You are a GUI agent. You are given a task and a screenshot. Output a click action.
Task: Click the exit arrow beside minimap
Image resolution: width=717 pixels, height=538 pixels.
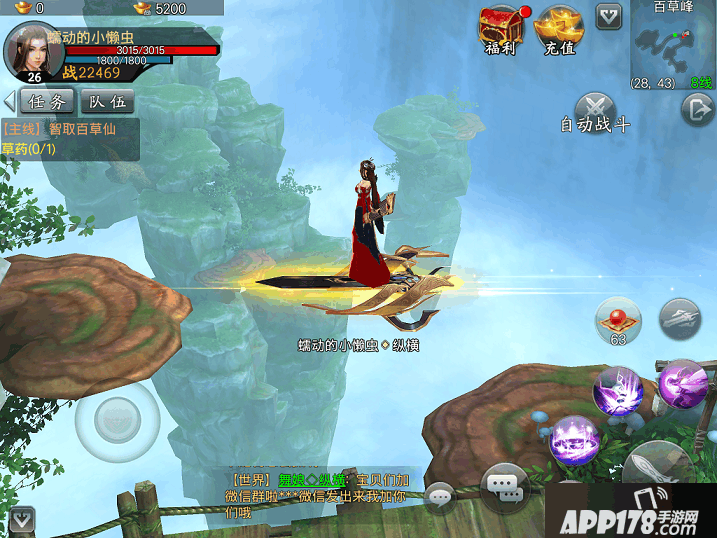tap(697, 109)
